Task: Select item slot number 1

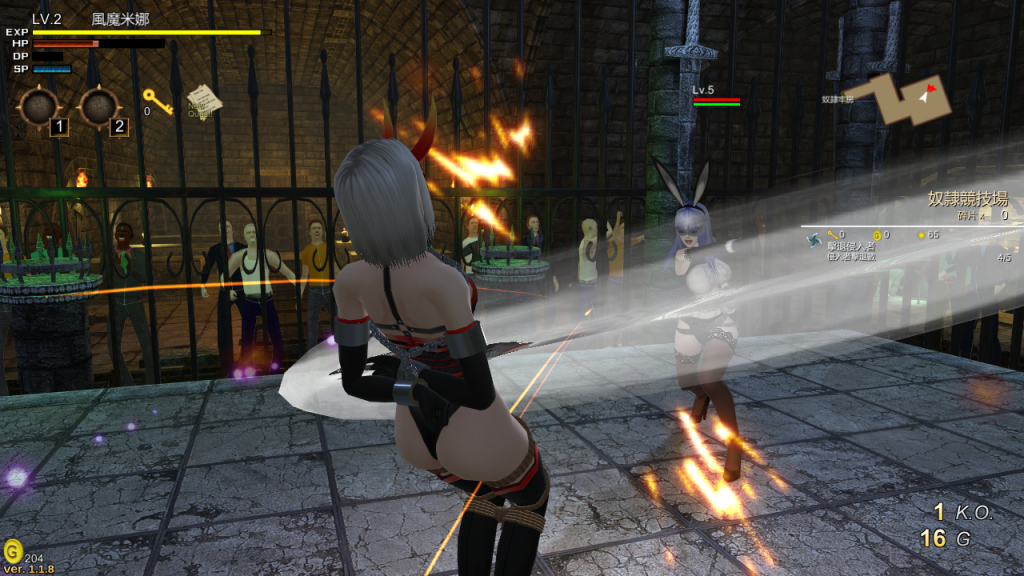Action: tap(40, 107)
